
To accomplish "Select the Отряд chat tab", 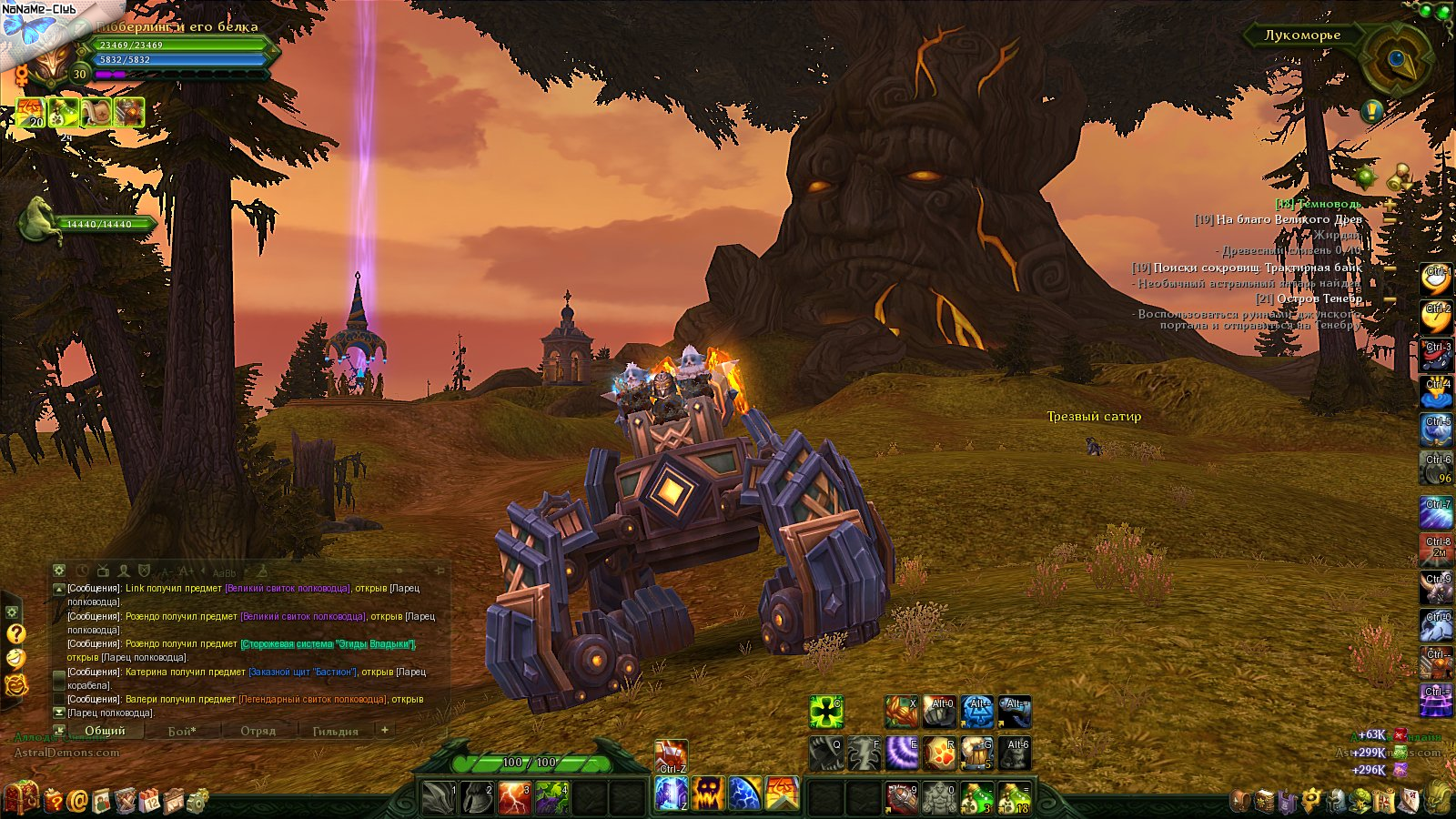I will [x=258, y=731].
